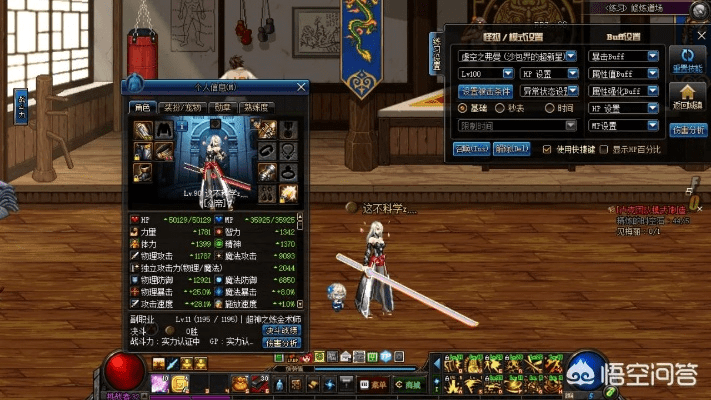Switch to the 熟练度 tab

click(255, 108)
